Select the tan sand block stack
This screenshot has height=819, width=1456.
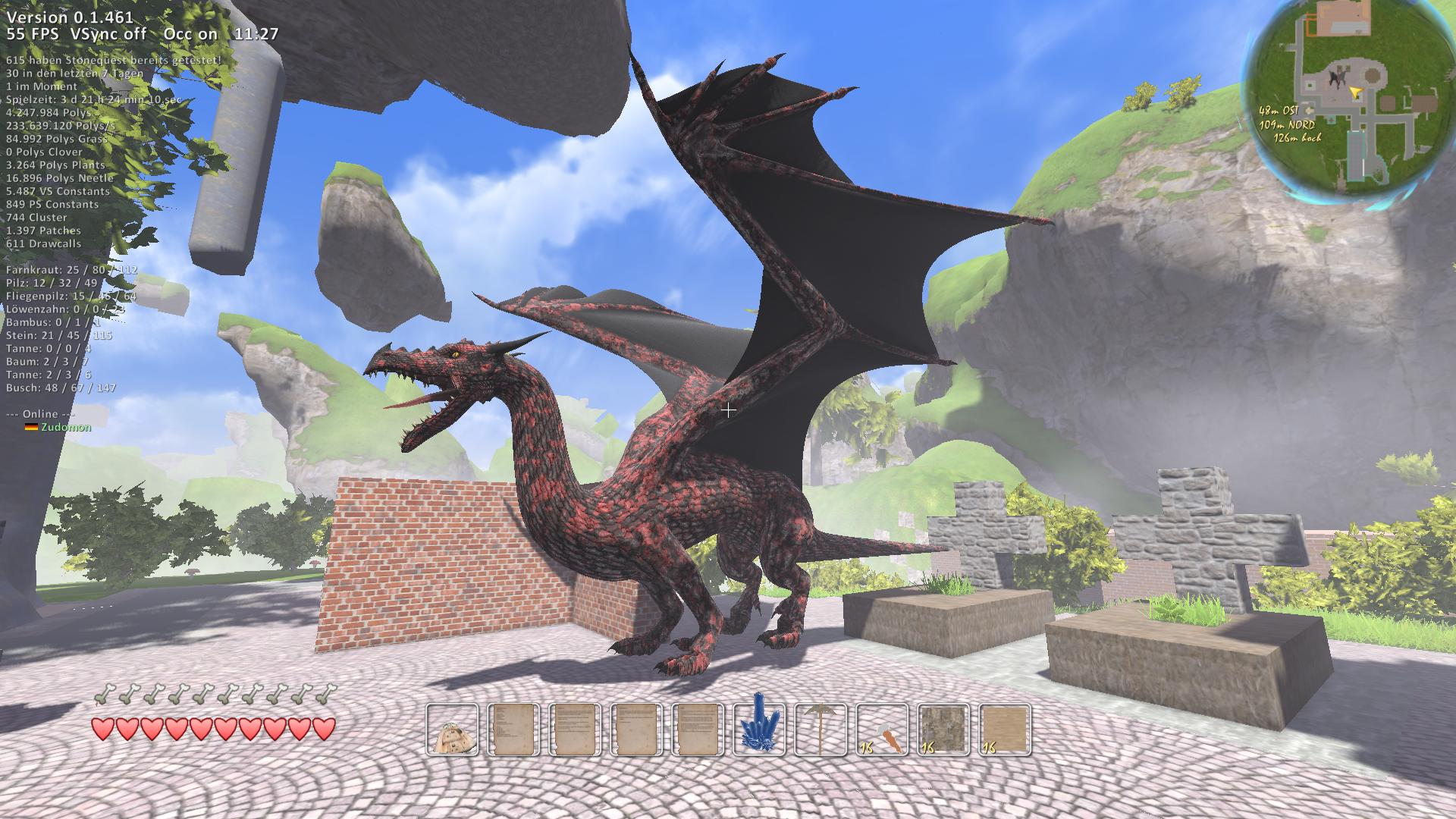(1006, 730)
